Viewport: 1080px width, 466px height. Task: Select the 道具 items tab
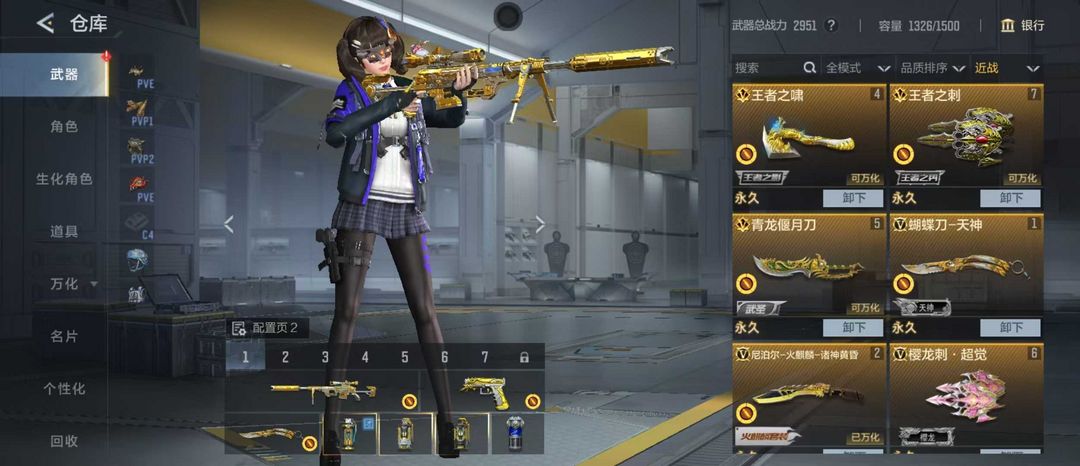[64, 231]
